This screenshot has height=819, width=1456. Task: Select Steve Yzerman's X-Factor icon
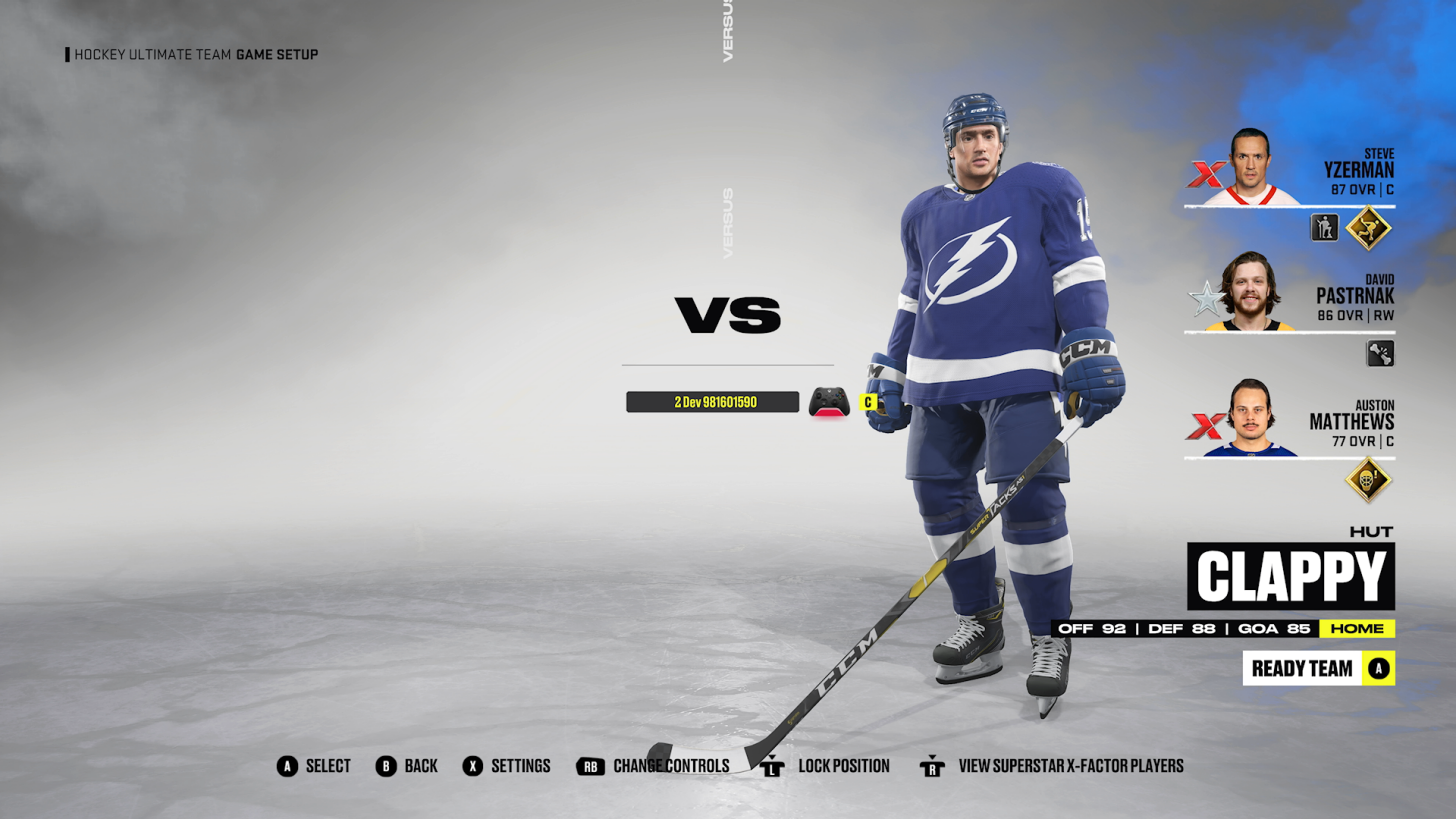(1206, 172)
